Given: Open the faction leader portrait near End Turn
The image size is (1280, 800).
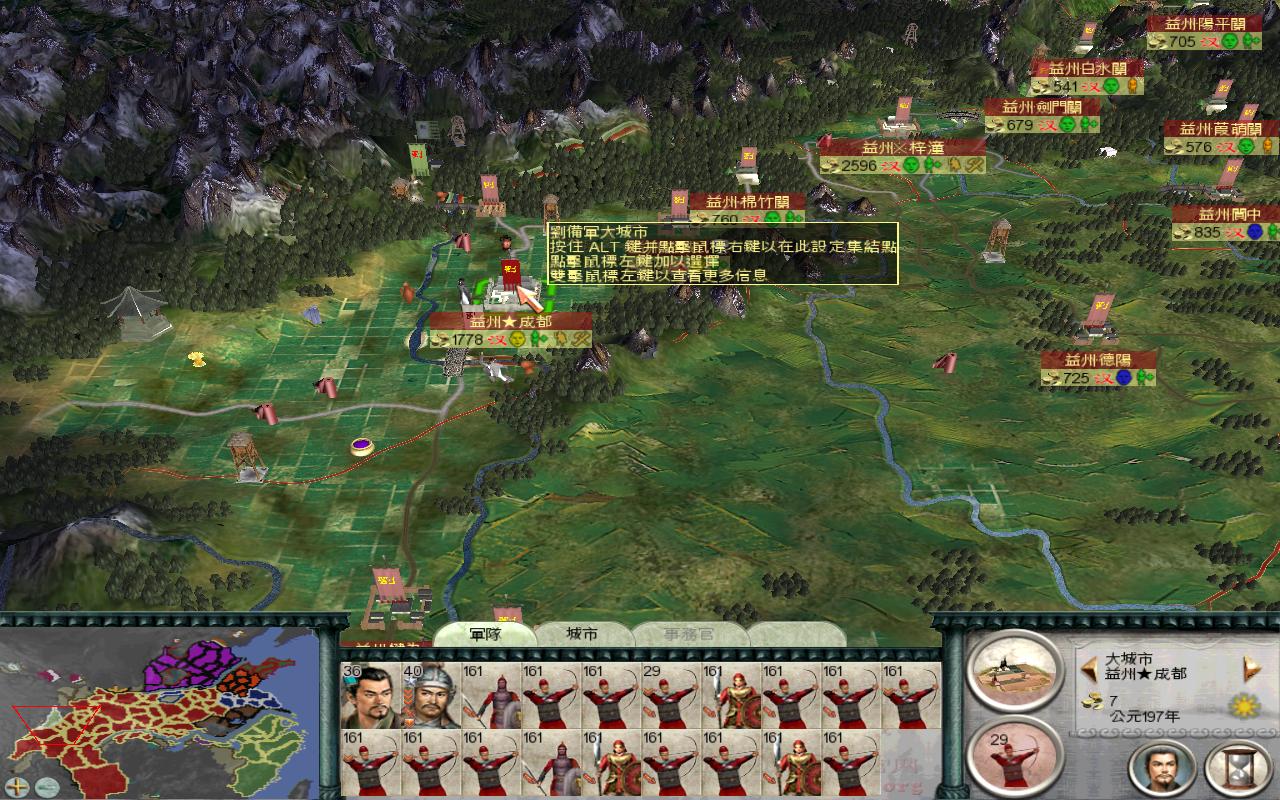Looking at the screenshot, I should pyautogui.click(x=1160, y=770).
